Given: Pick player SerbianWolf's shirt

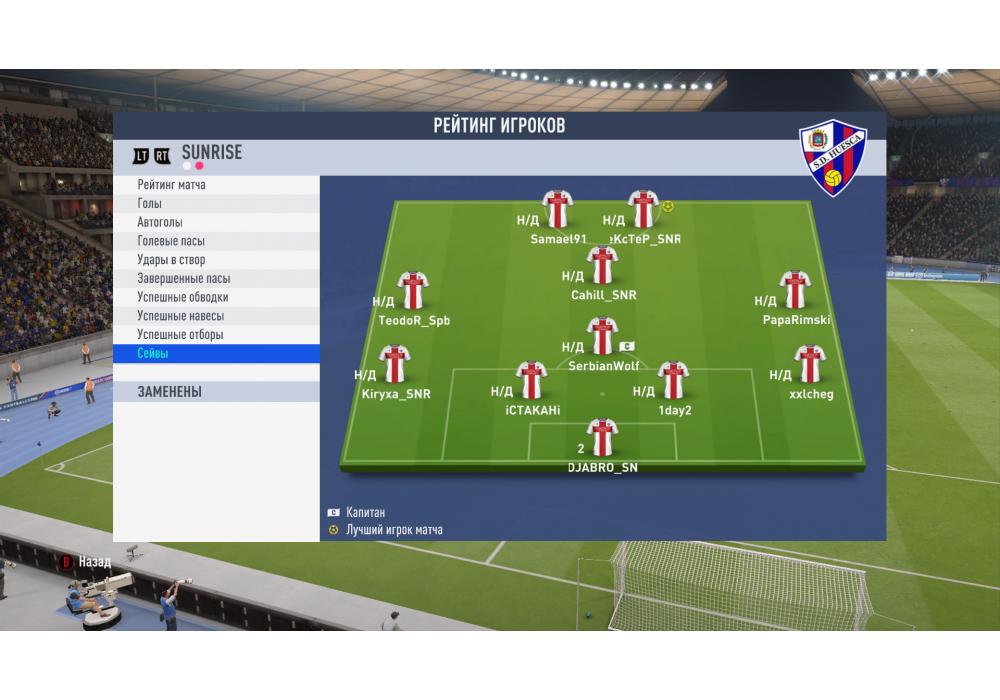Looking at the screenshot, I should pos(602,336).
